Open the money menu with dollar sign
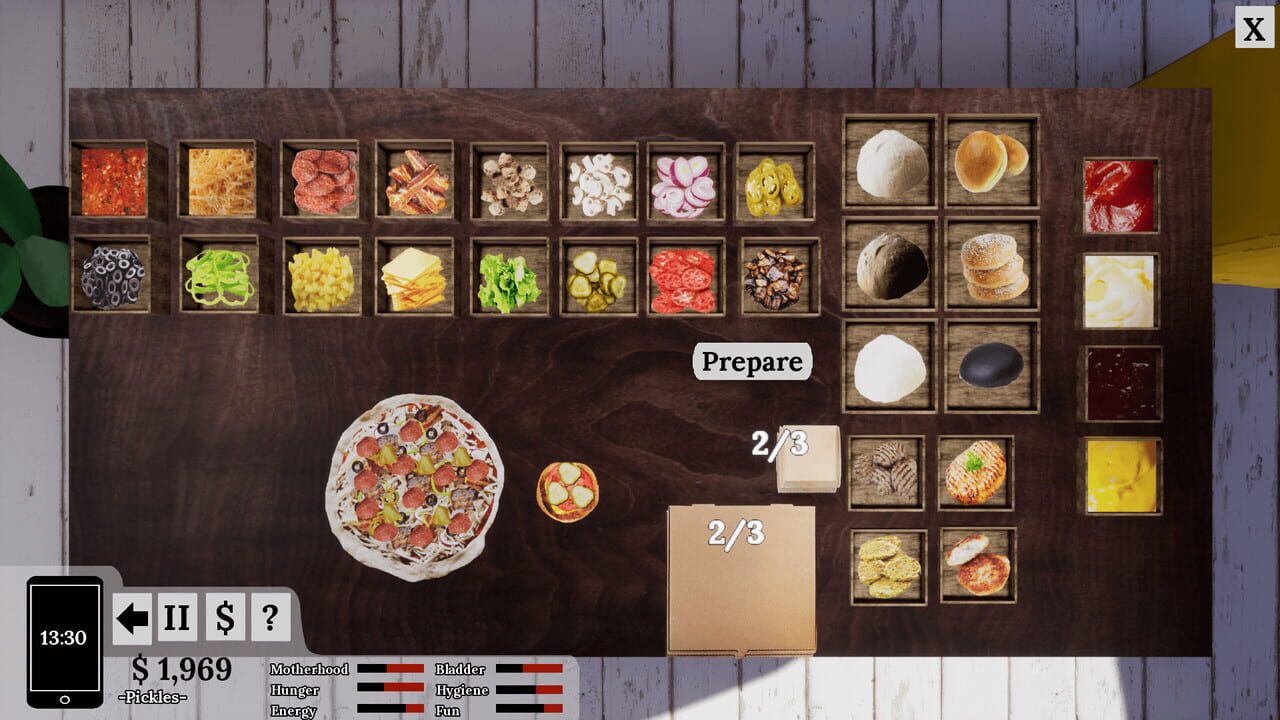This screenshot has height=720, width=1280. tap(225, 617)
